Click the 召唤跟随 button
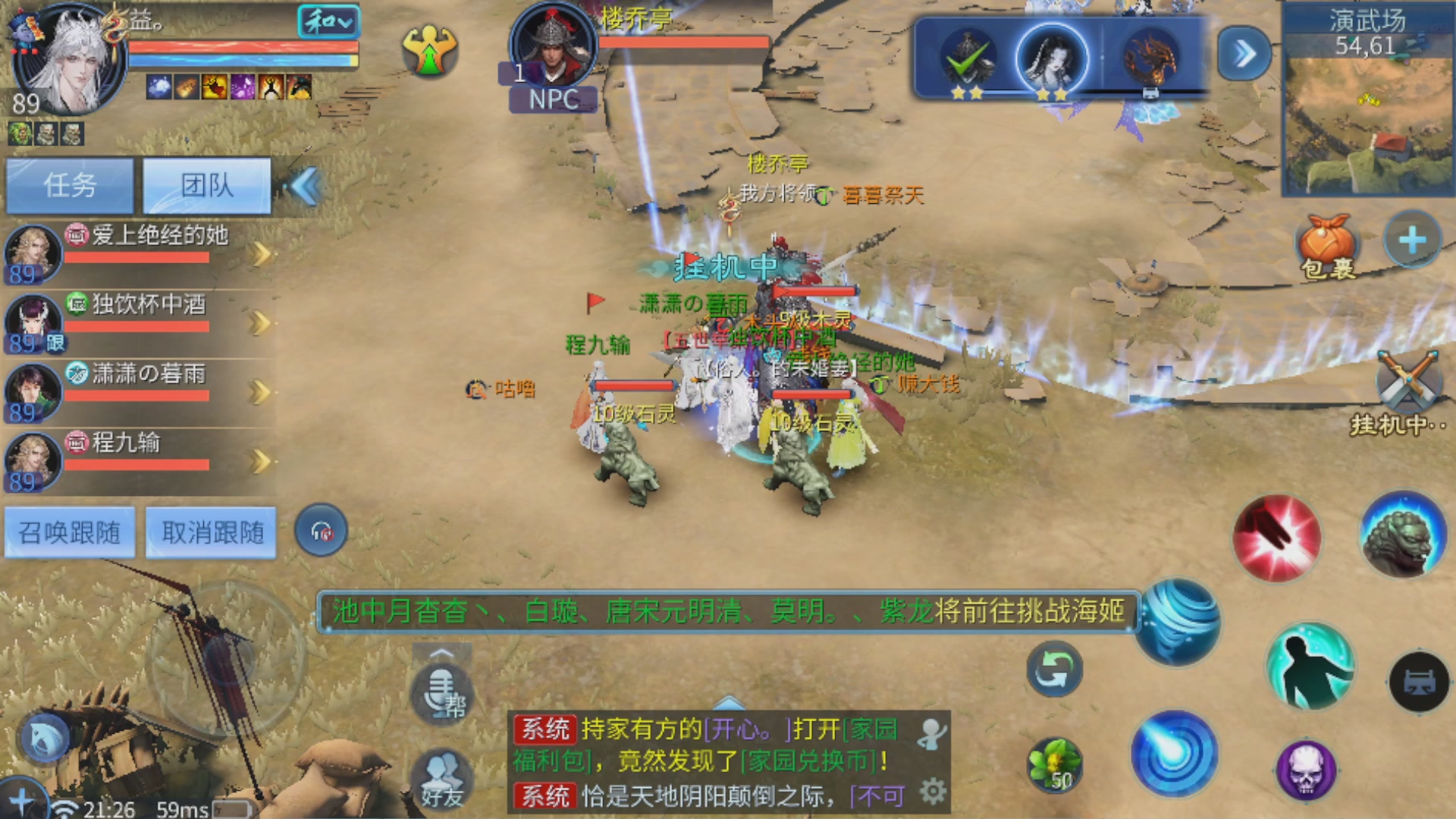The width and height of the screenshot is (1456, 819). pos(70,532)
